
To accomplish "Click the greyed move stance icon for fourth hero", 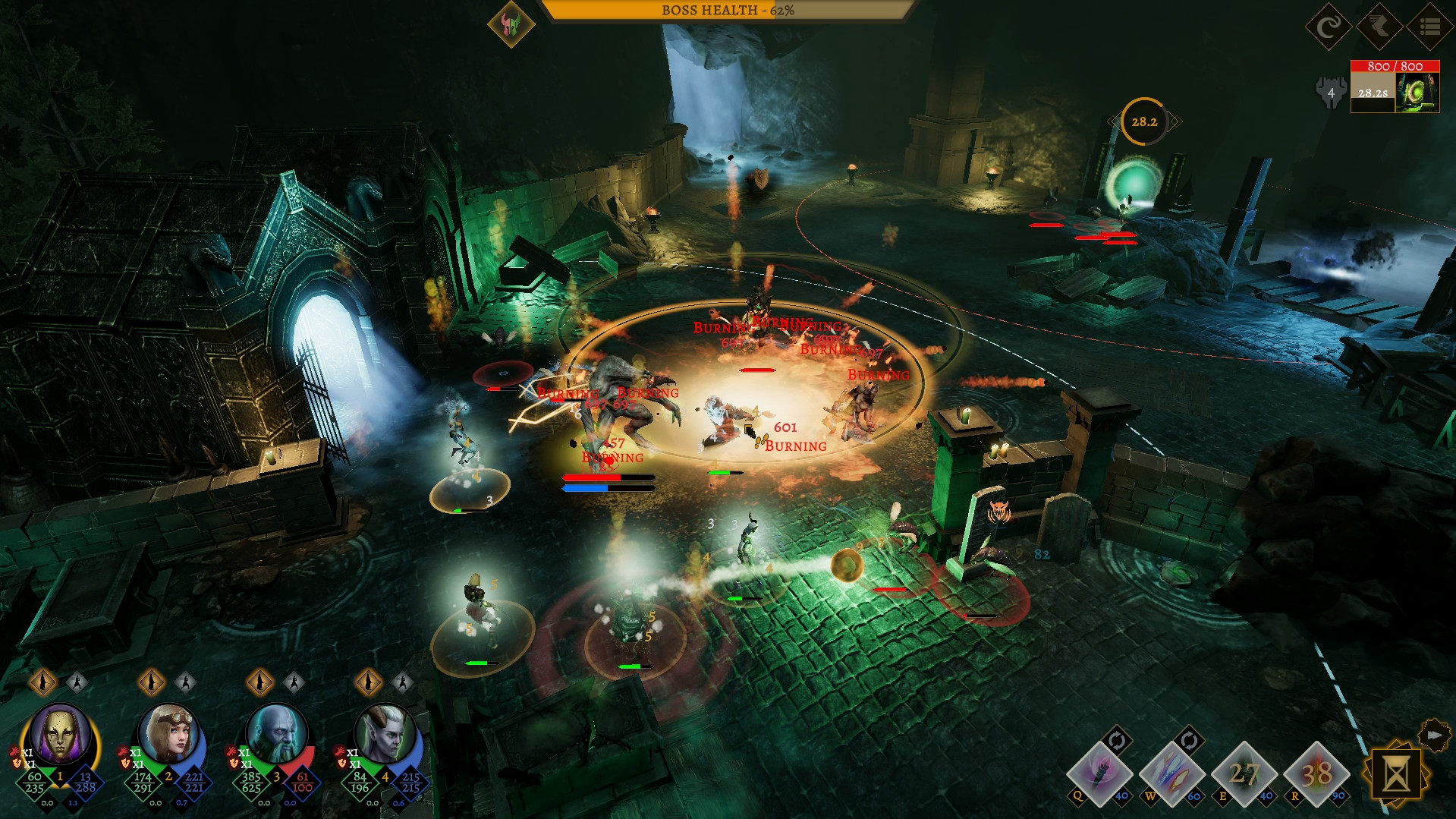I will (x=401, y=683).
